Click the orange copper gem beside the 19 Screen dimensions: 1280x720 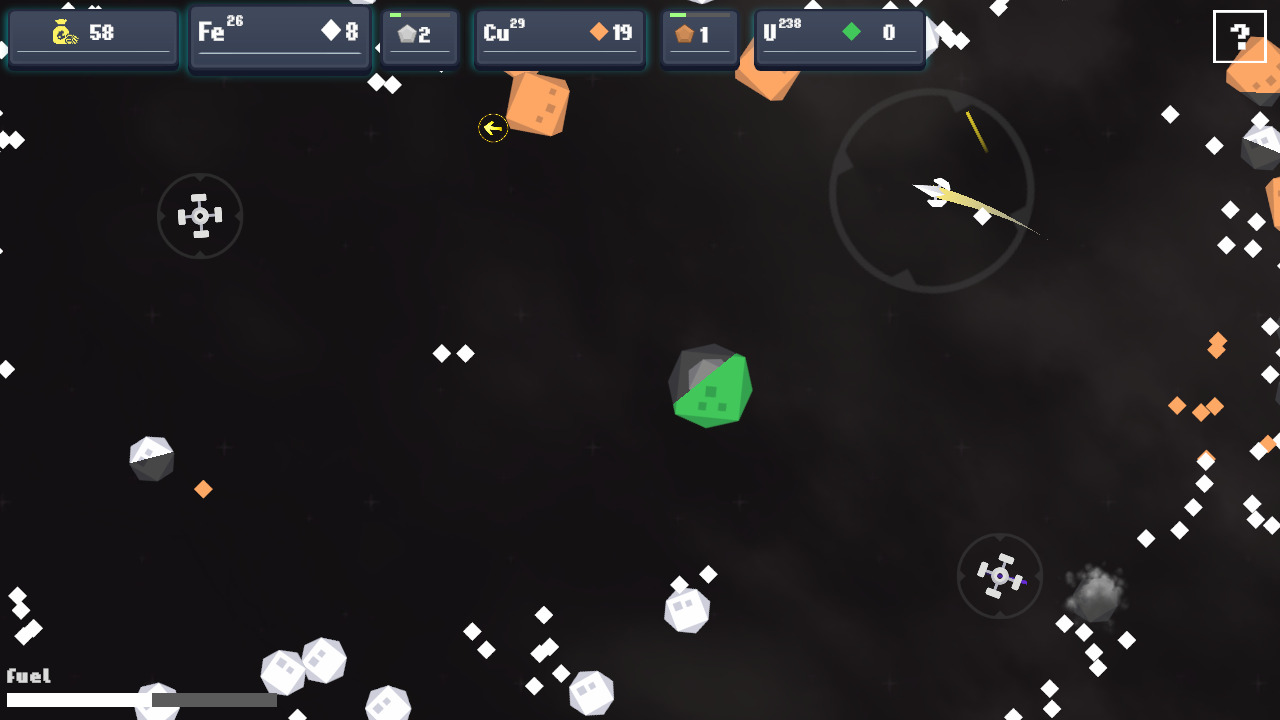(x=597, y=33)
